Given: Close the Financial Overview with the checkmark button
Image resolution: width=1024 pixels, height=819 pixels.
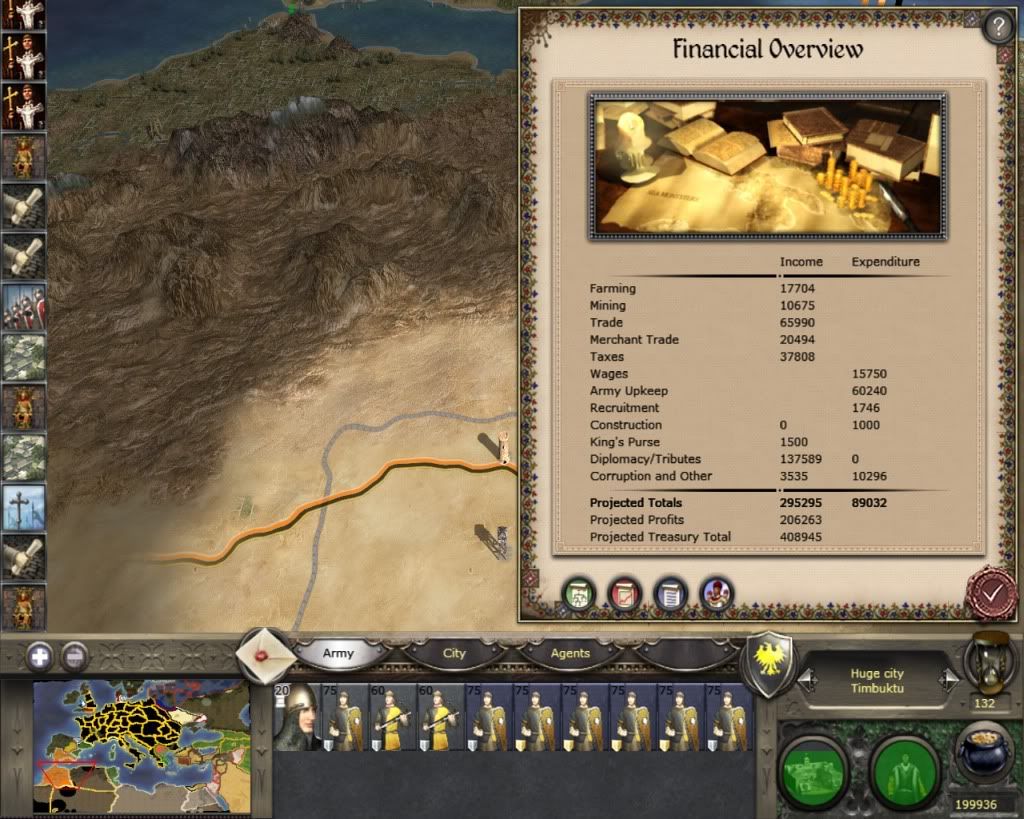Looking at the screenshot, I should point(991,593).
